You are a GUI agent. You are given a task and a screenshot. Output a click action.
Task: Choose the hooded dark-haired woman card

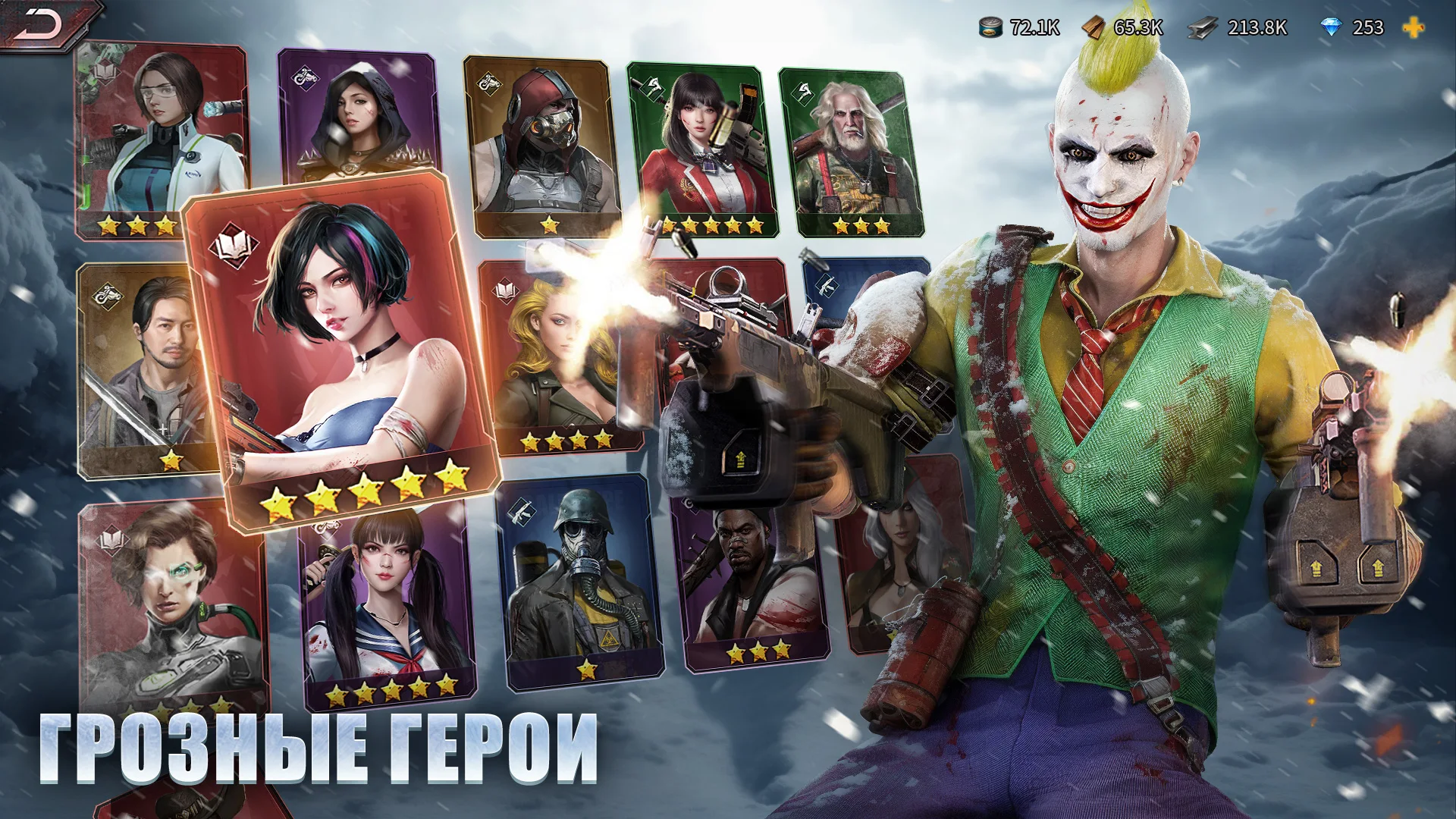pos(355,114)
